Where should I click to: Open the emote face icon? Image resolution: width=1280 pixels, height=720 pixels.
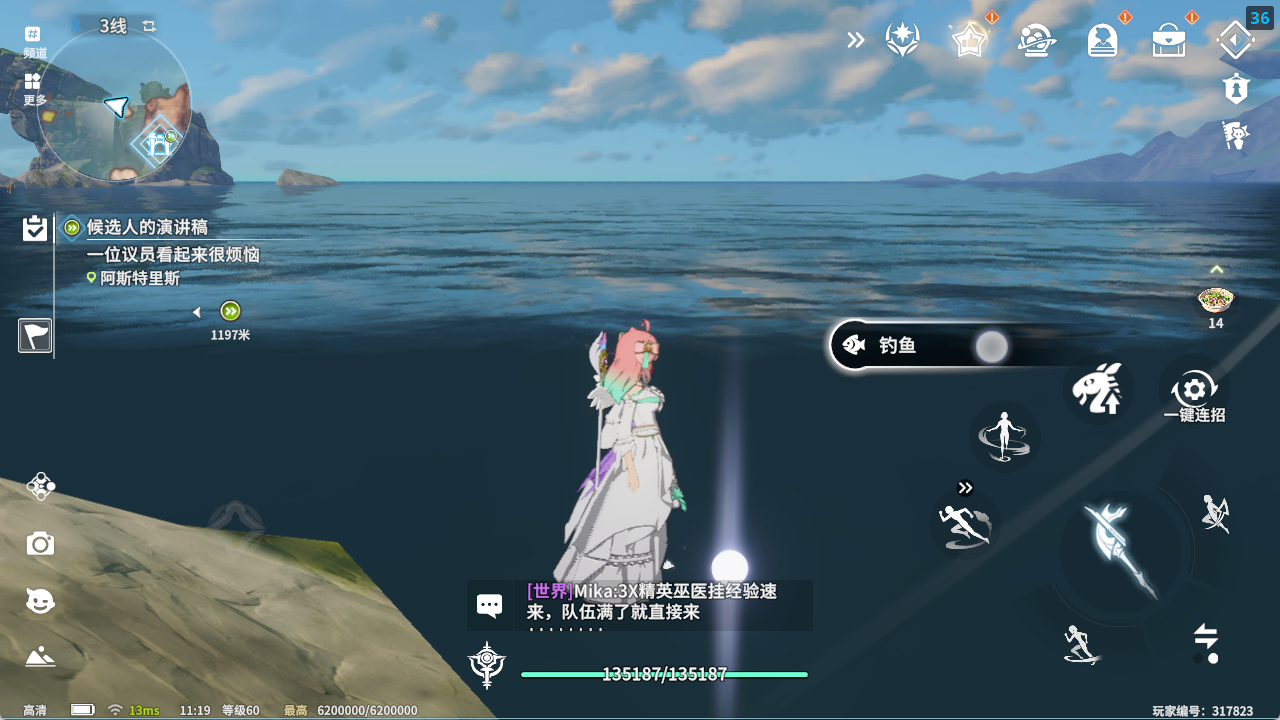point(40,601)
